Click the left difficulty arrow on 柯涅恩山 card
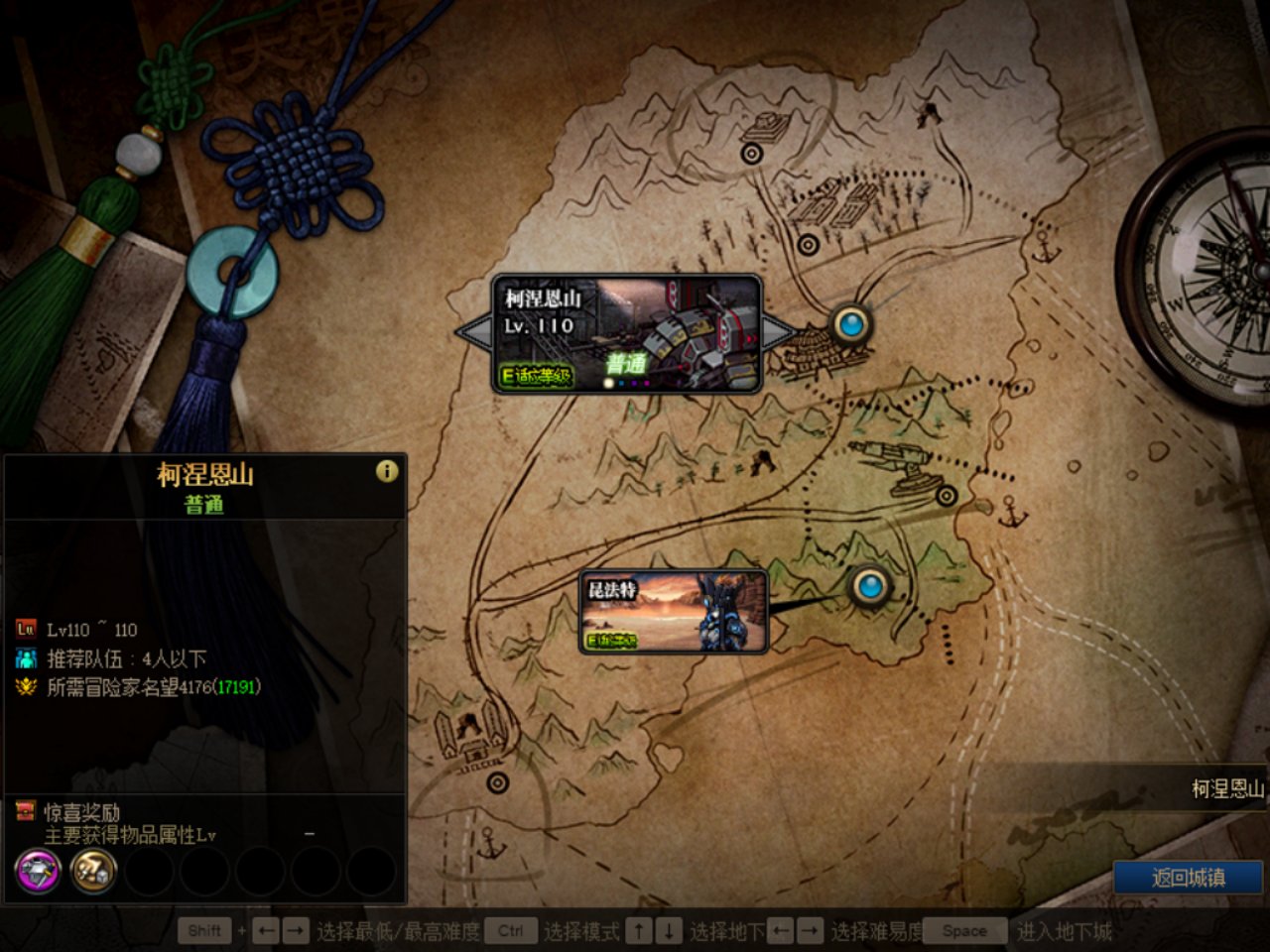The height and width of the screenshot is (952, 1270). (x=472, y=332)
